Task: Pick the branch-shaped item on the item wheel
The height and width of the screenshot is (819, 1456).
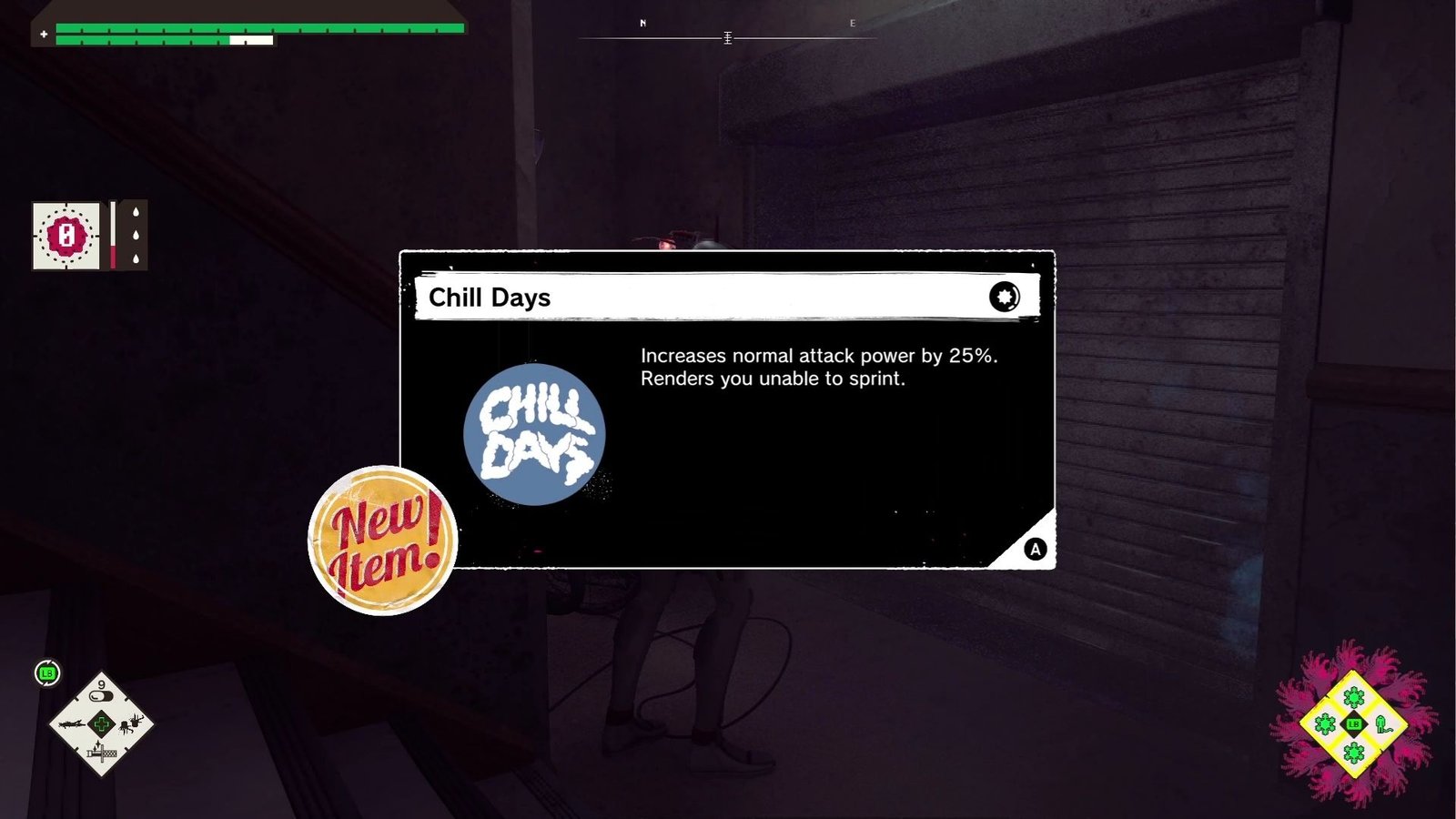Action: coord(72,724)
